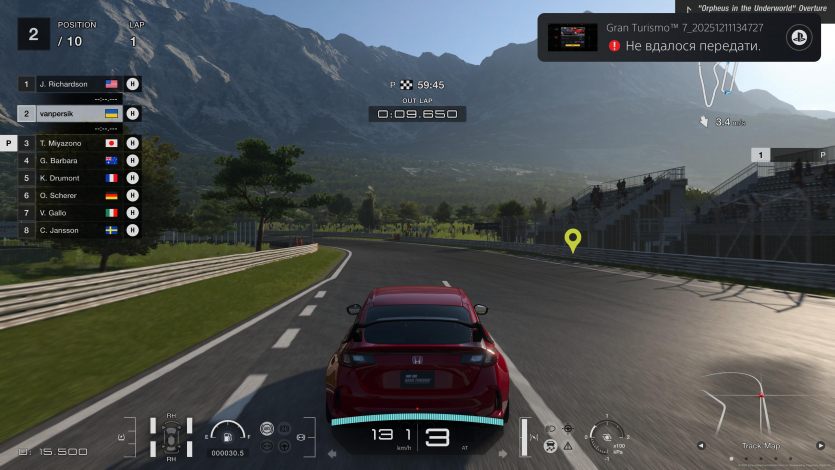Switch to the next display panel with right arrow
This screenshot has width=835, height=470.
click(x=822, y=446)
